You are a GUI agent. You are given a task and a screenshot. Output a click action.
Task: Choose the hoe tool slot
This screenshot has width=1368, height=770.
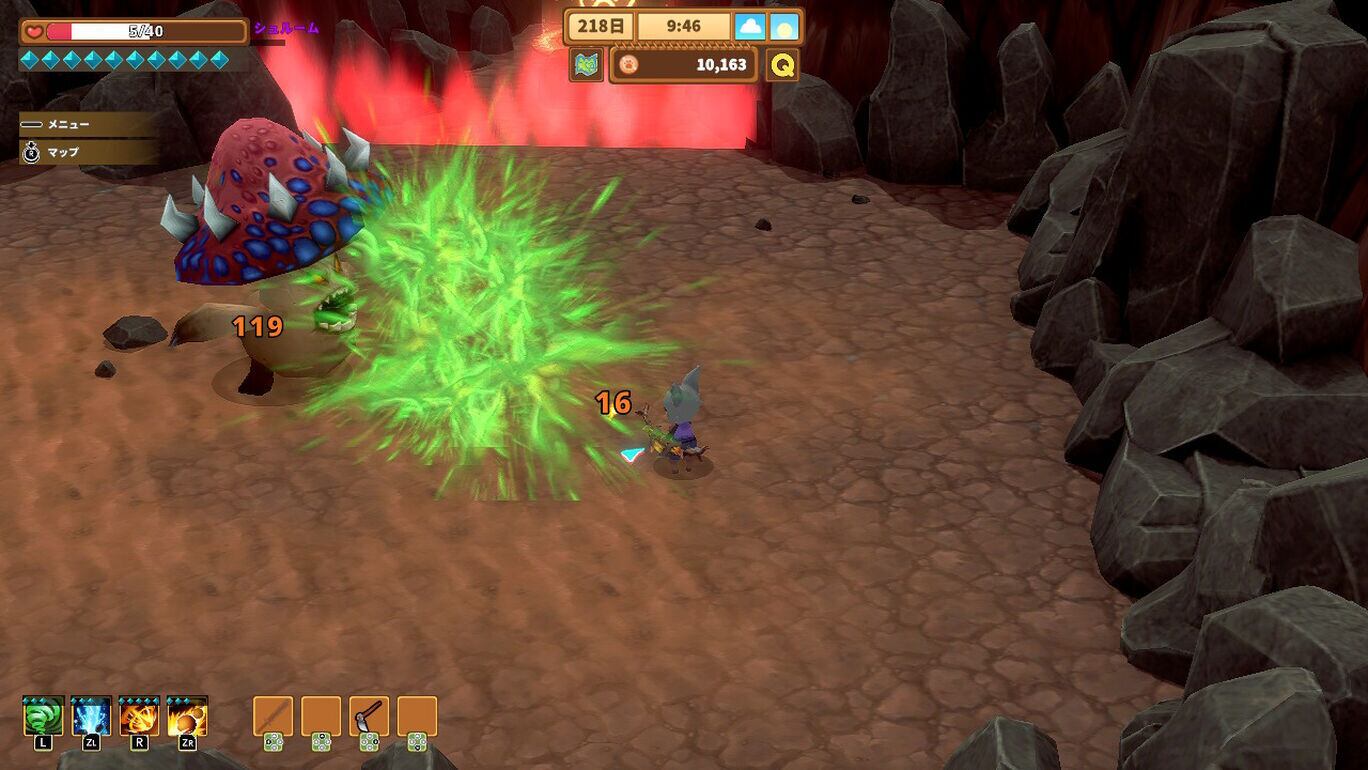tap(369, 716)
